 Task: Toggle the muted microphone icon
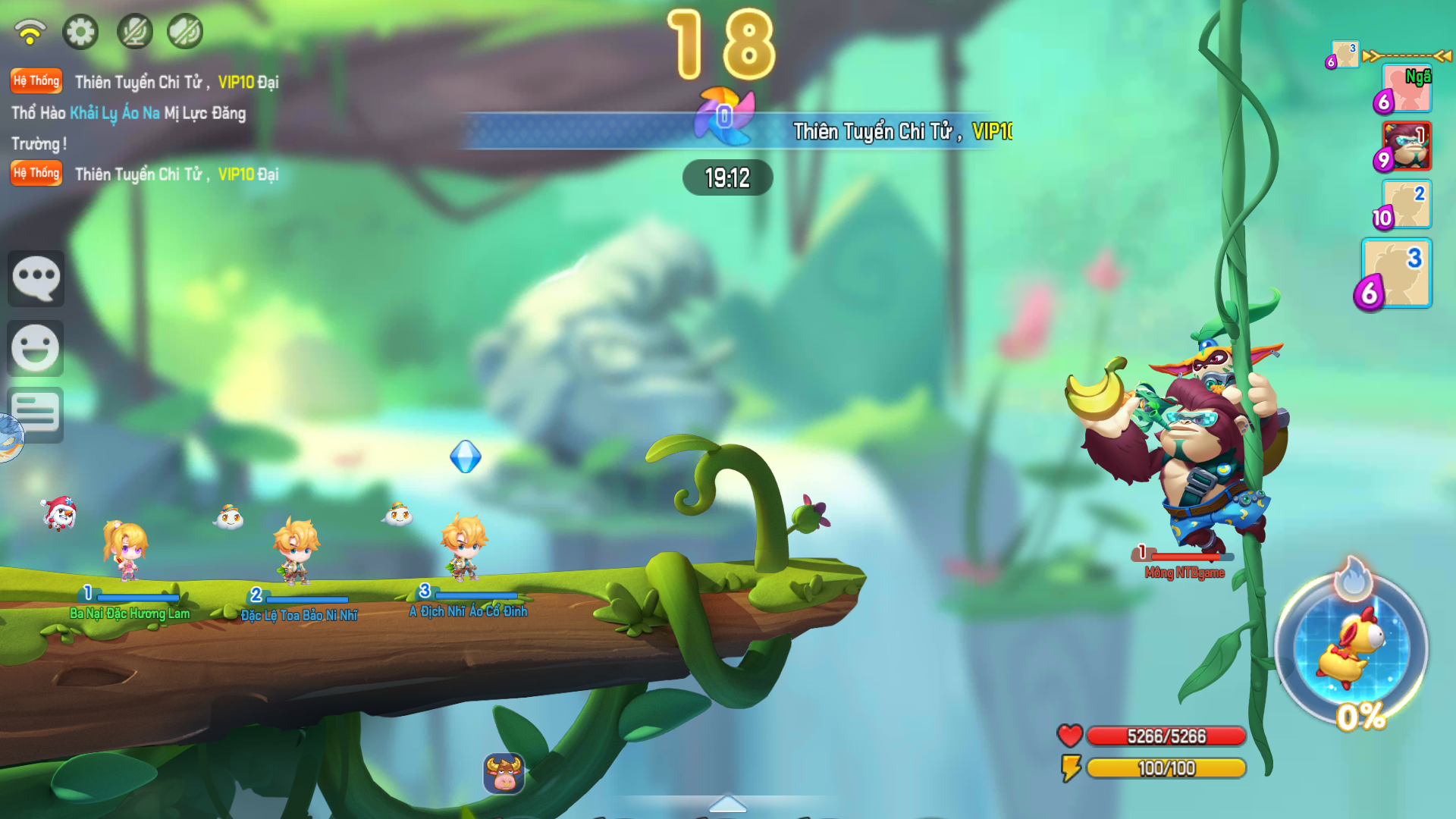(x=135, y=32)
